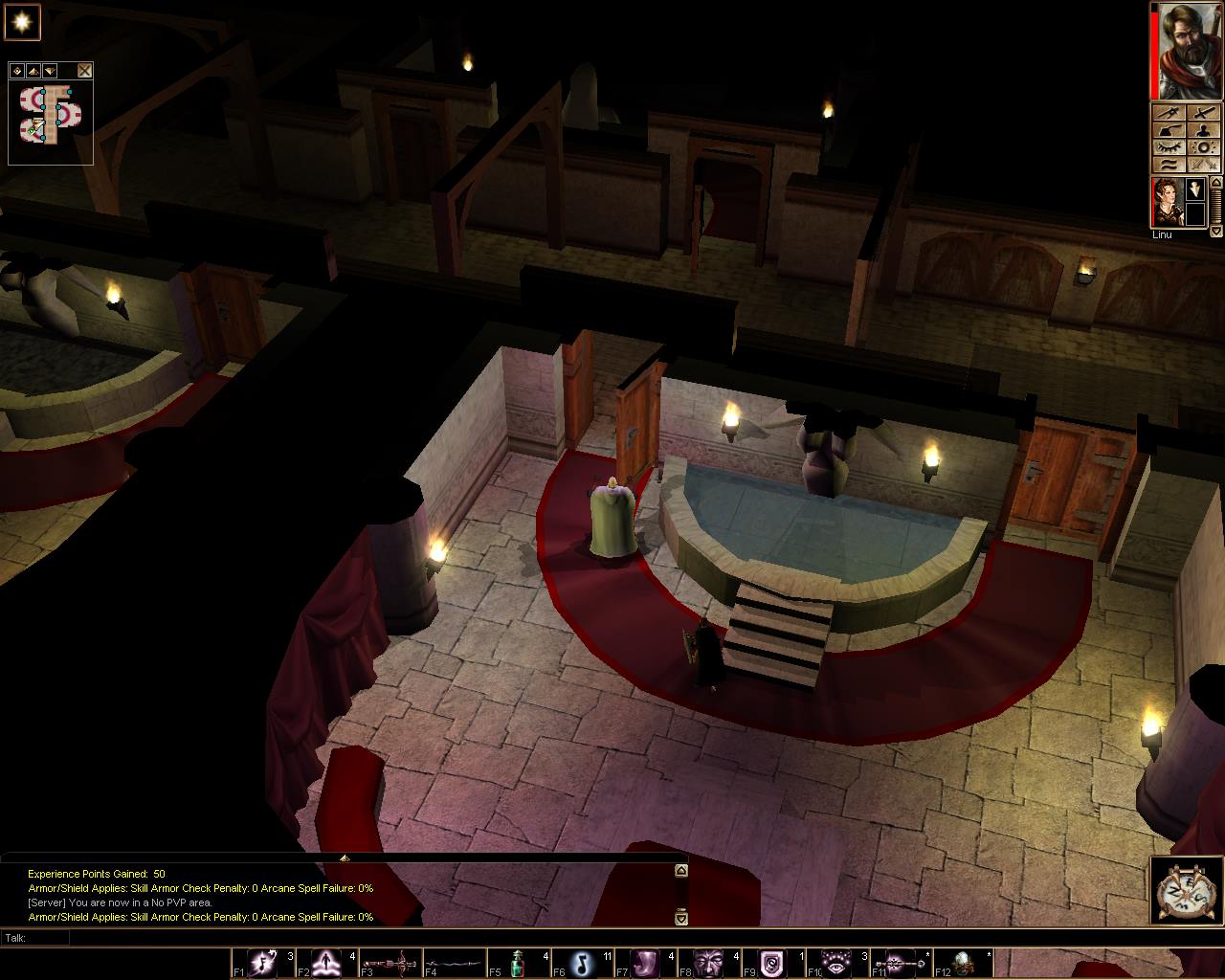Click the closed eye rest button

tap(1169, 148)
